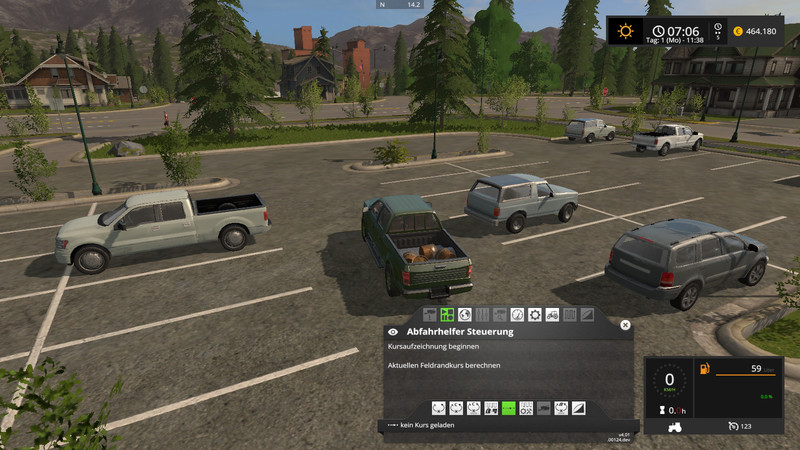Viewport: 800px width, 450px height.
Task: Open the tractor icon tab
Action: click(552, 314)
